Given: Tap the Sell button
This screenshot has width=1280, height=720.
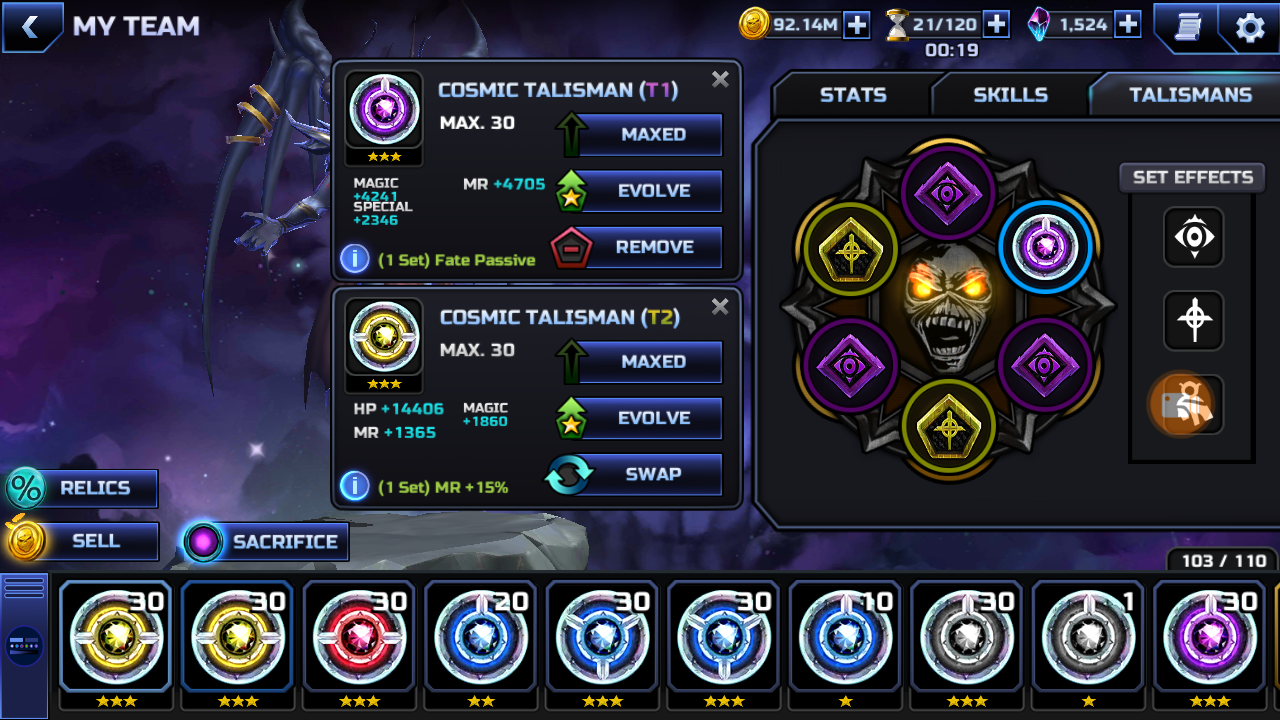Looking at the screenshot, I should [94, 541].
